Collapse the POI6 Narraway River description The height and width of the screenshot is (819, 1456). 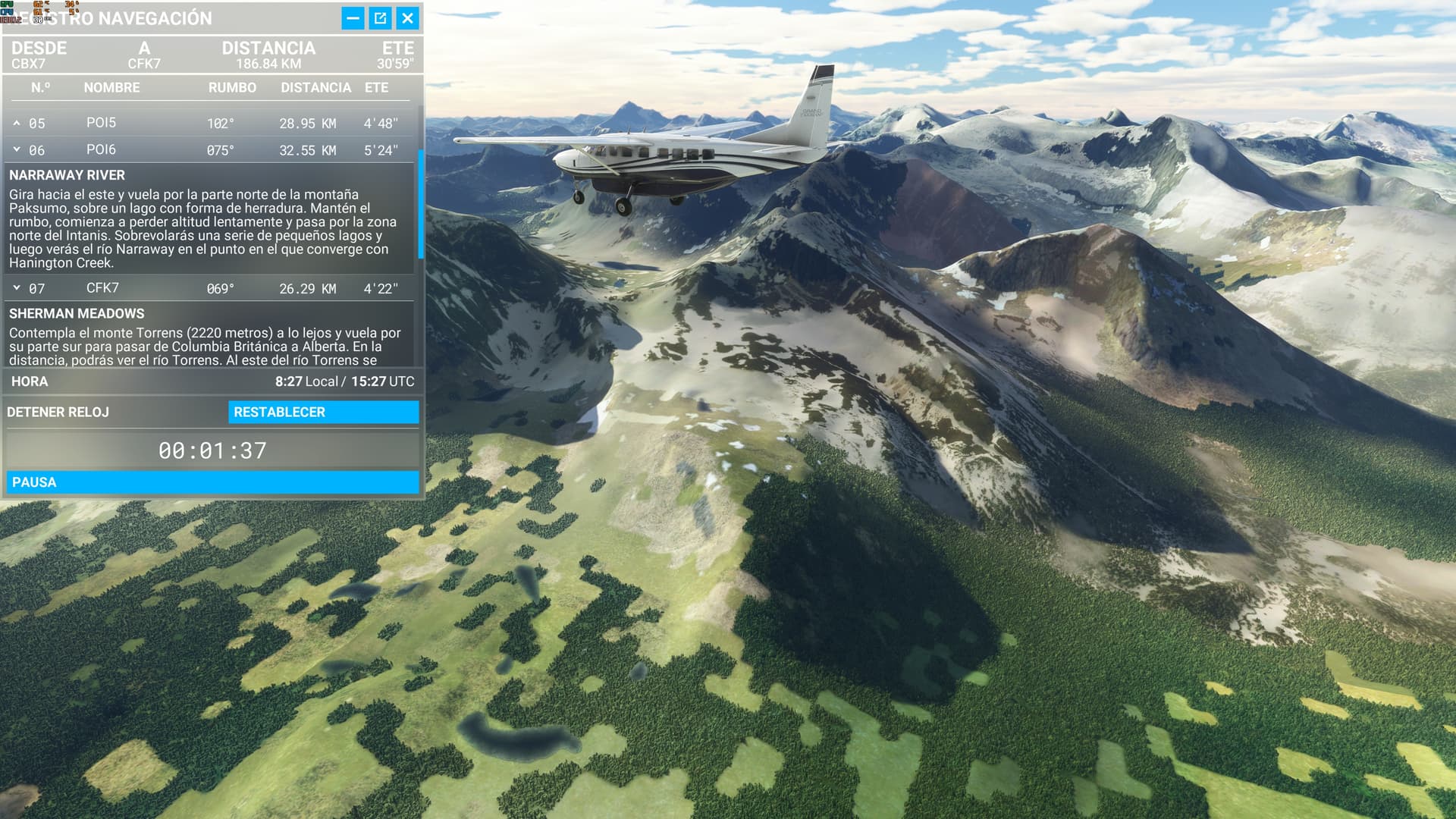[x=17, y=149]
